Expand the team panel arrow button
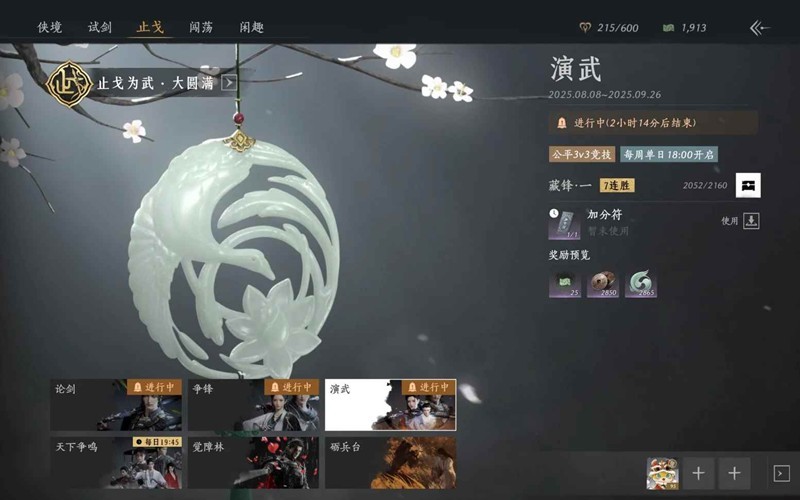This screenshot has height=500, width=800. pyautogui.click(x=781, y=473)
